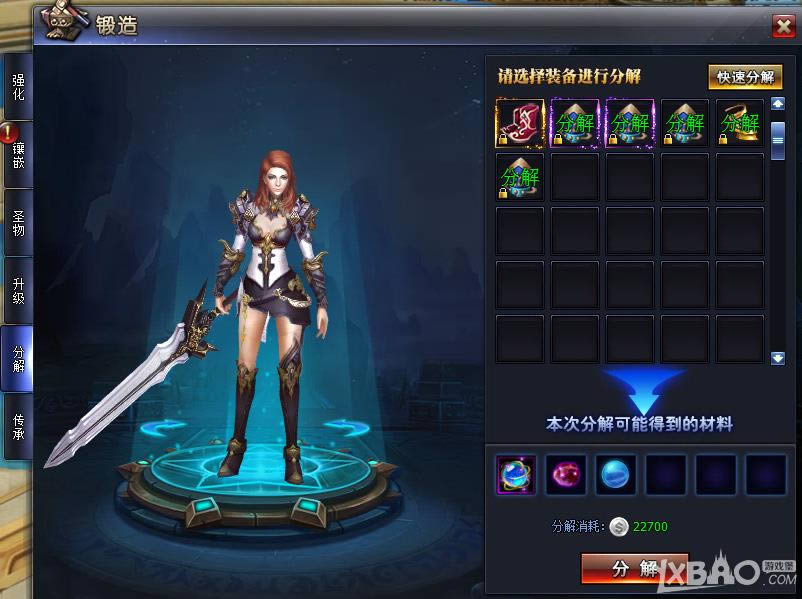This screenshot has width=802, height=599.
Task: Select the red boots equipment slot
Action: click(520, 124)
